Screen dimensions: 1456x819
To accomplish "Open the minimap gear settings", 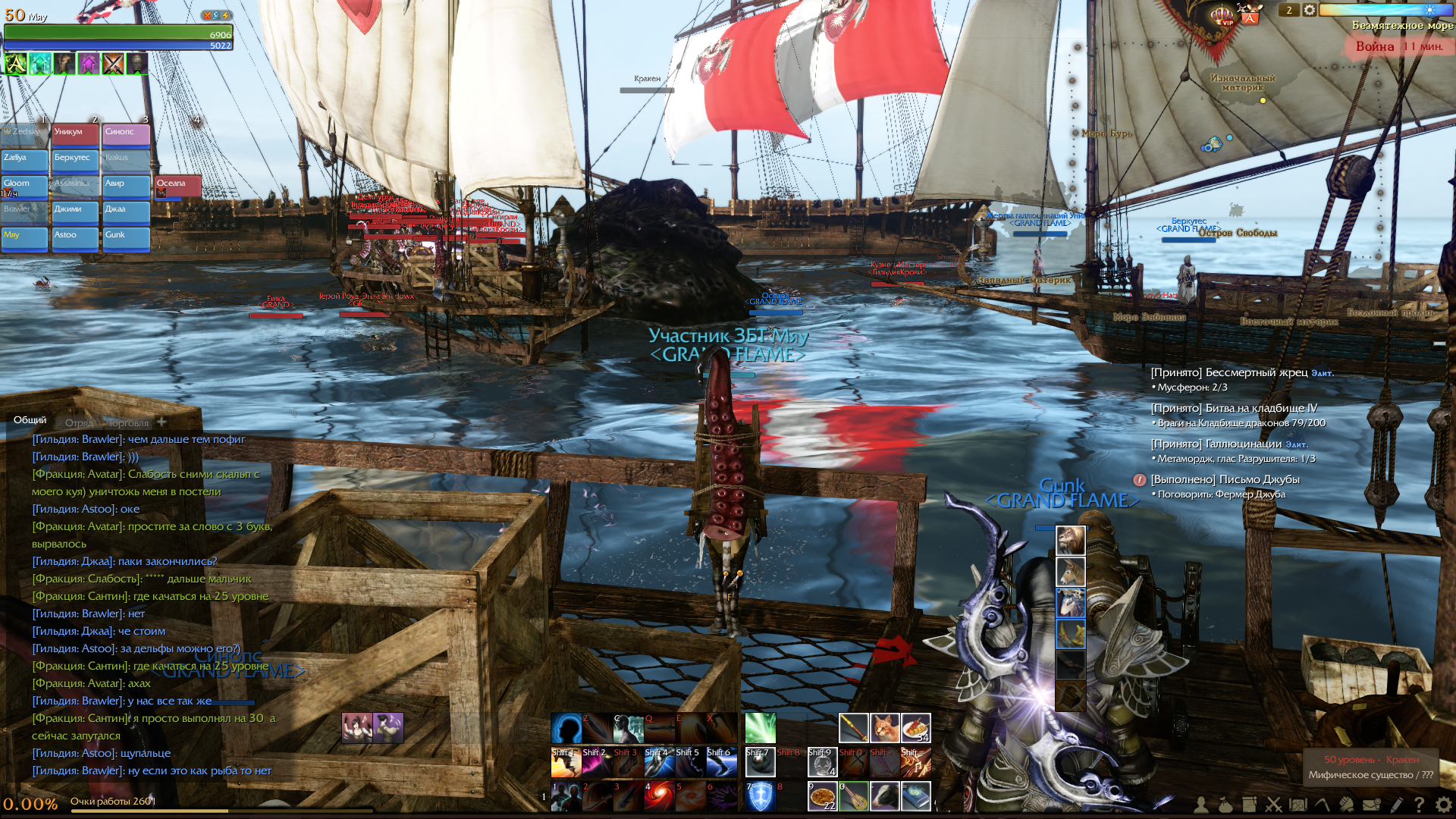I will pyautogui.click(x=1310, y=10).
